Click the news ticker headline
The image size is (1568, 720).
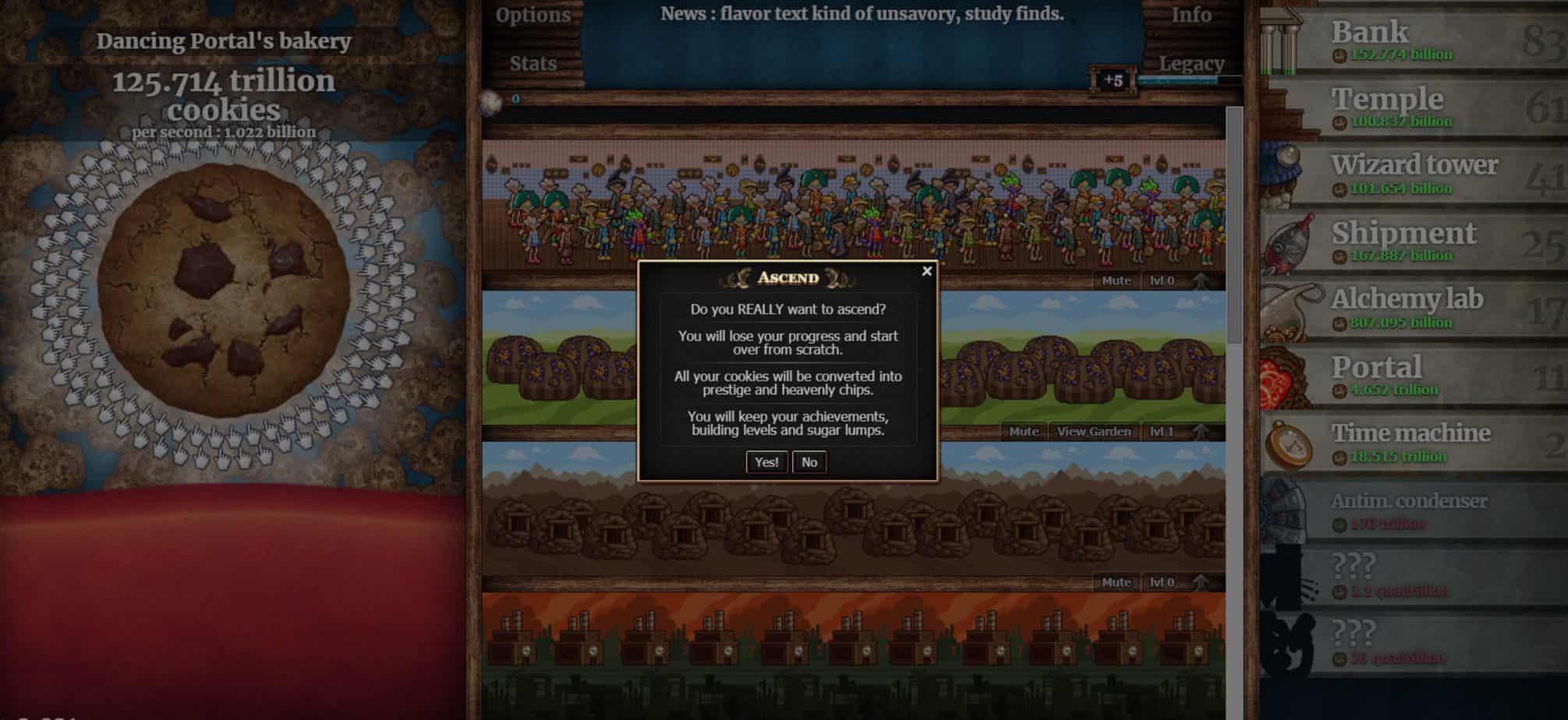click(862, 14)
